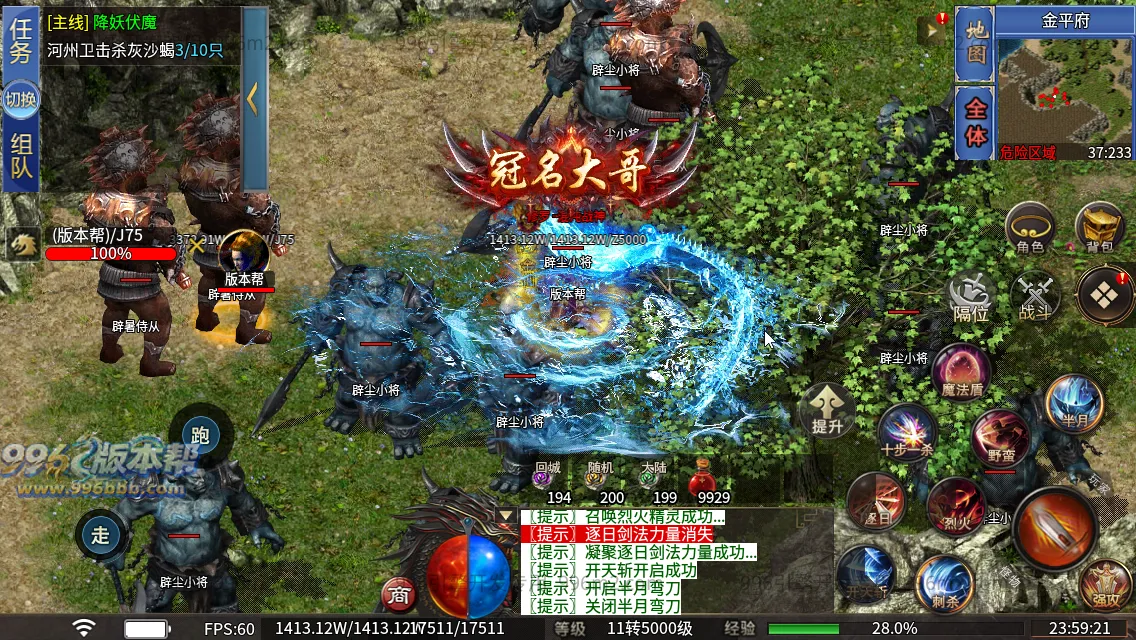This screenshot has width=1136, height=640.
Task: Select the 全体 button beside the minimap
Action: (x=973, y=122)
